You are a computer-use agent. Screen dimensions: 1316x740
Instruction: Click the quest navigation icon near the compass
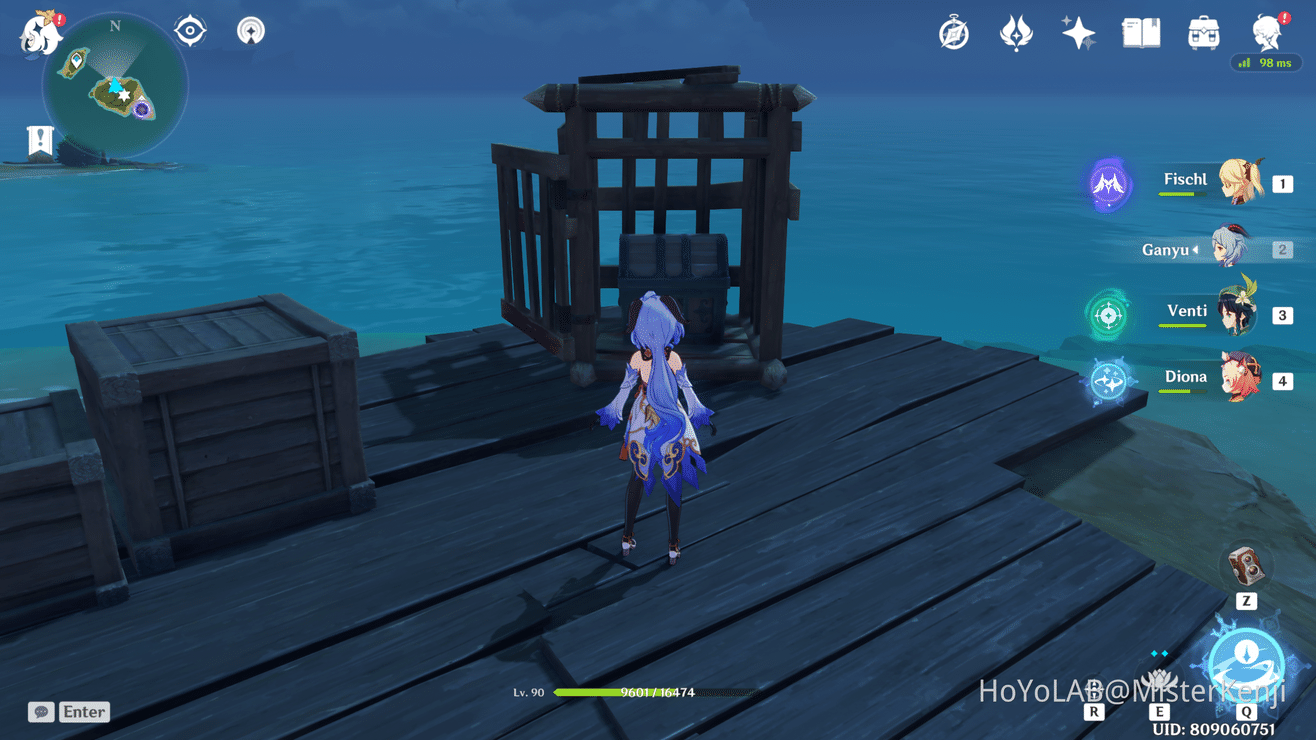(249, 30)
